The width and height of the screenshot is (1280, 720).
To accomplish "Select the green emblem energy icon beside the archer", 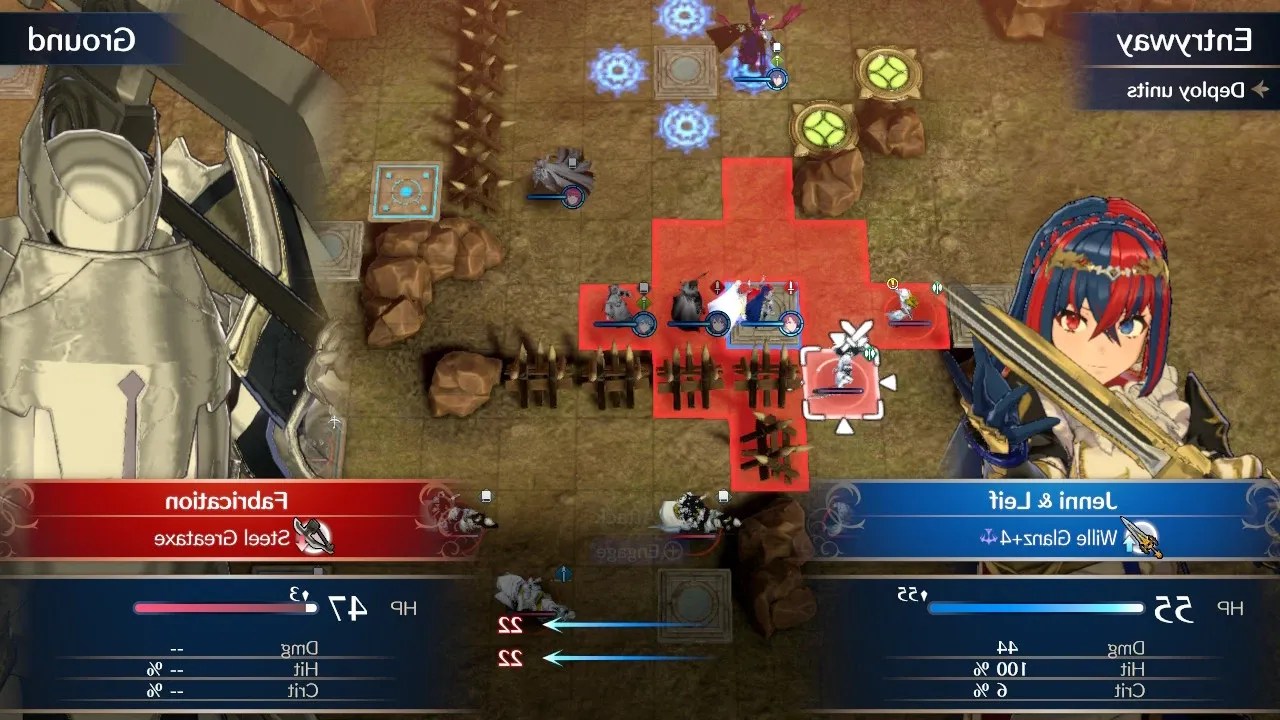I will point(937,286).
